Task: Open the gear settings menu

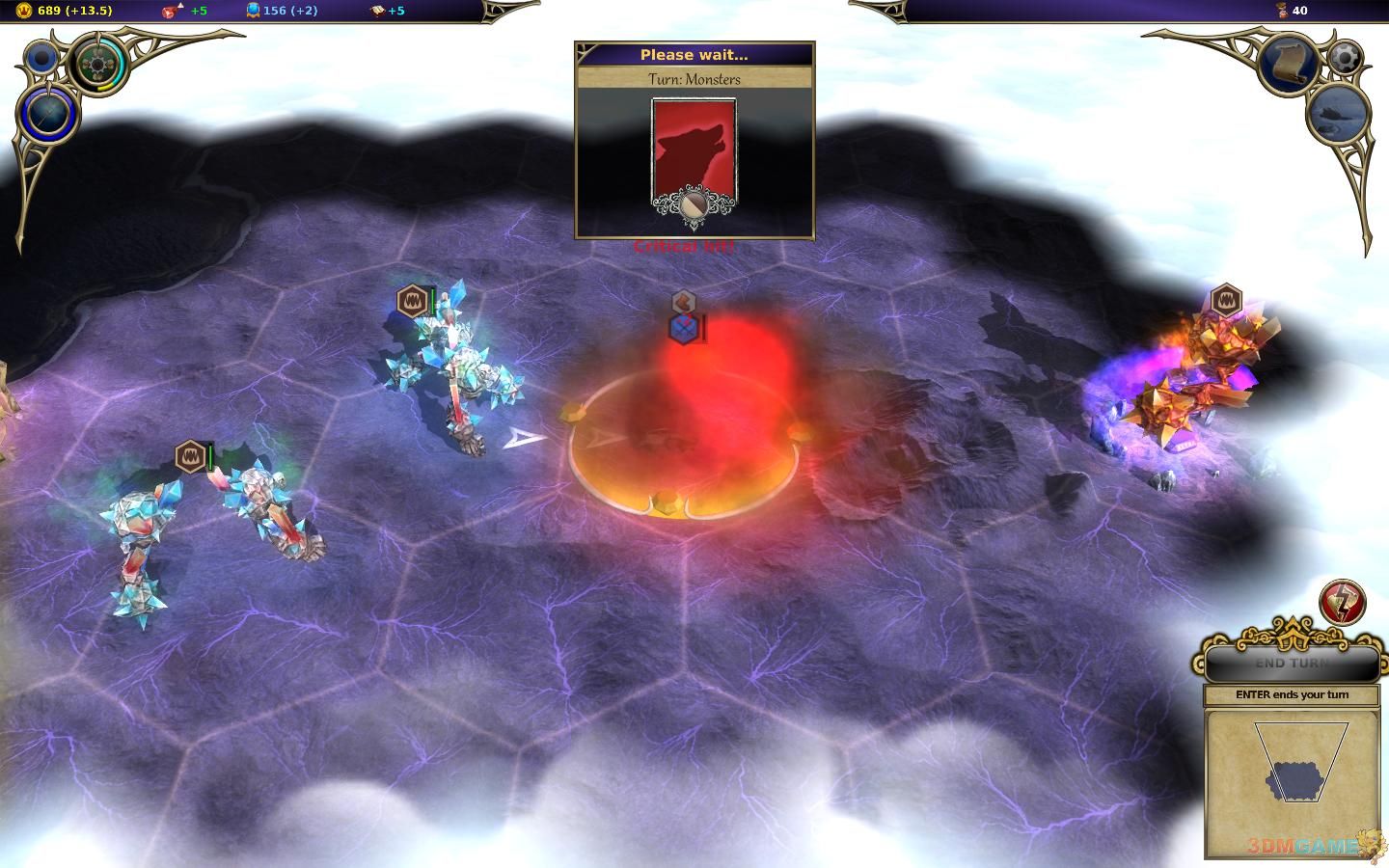Action: (1345, 57)
